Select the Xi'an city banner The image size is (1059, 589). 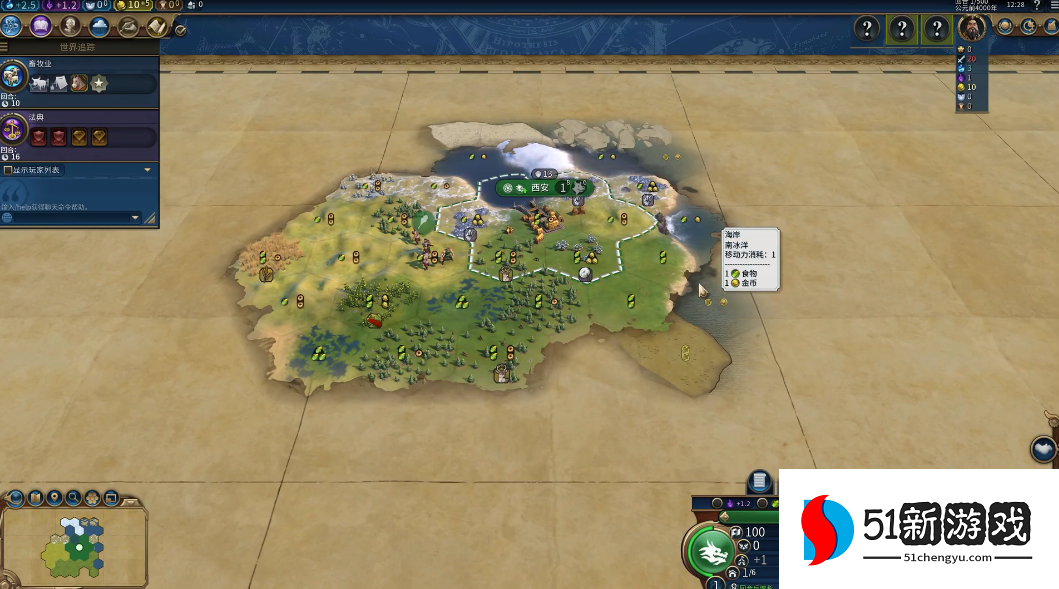pos(540,187)
